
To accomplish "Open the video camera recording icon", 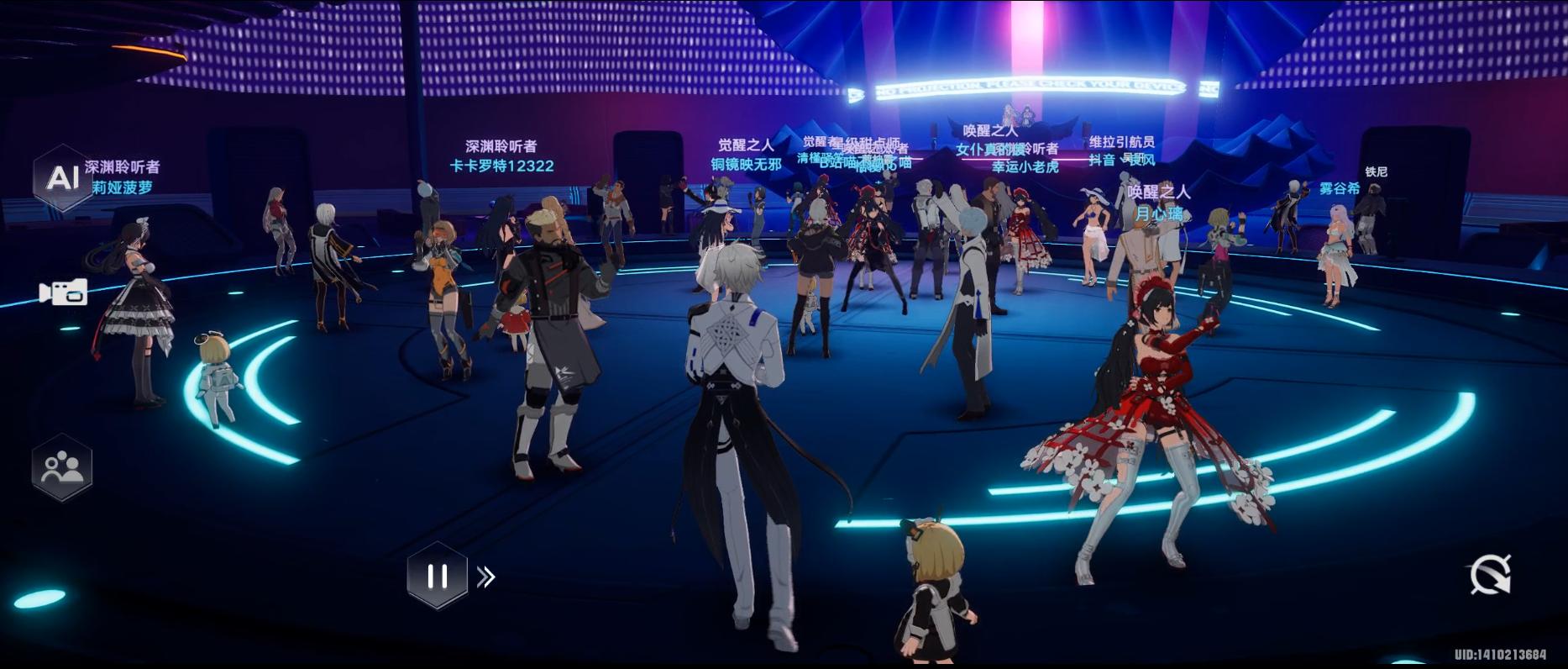I will click(63, 292).
